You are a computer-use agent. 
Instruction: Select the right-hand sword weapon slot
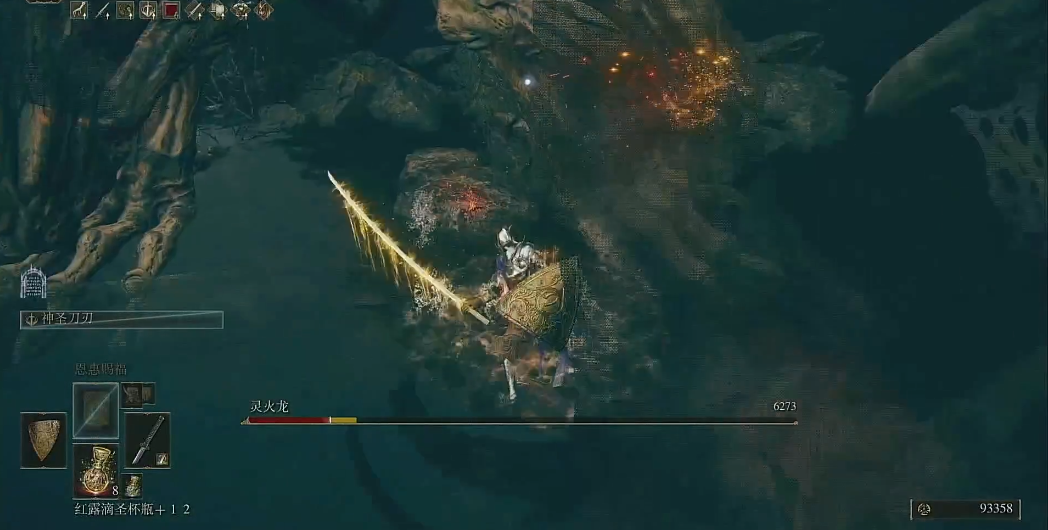[x=147, y=440]
